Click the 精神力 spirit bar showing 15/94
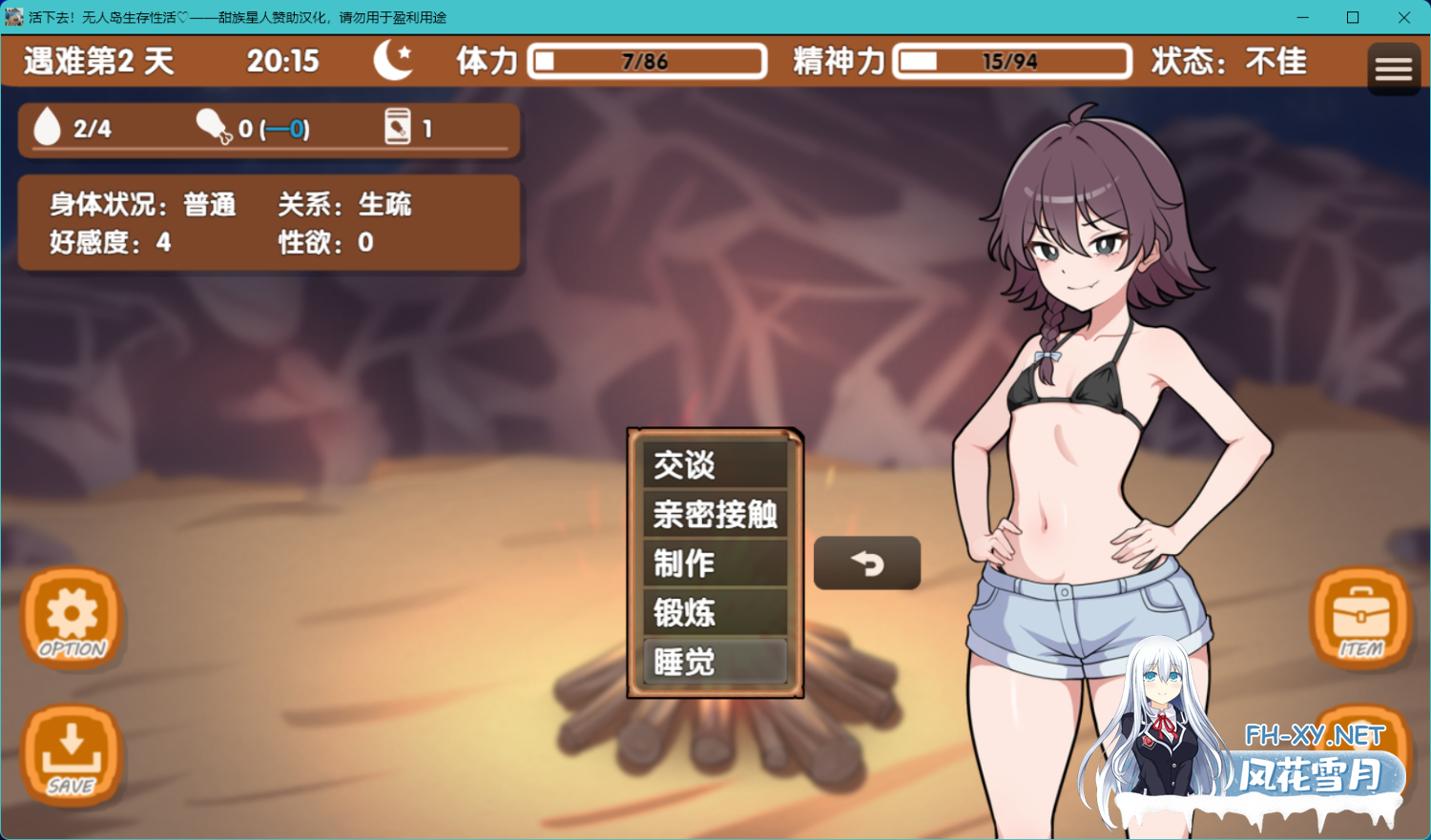Image resolution: width=1431 pixels, height=840 pixels. (x=1011, y=60)
